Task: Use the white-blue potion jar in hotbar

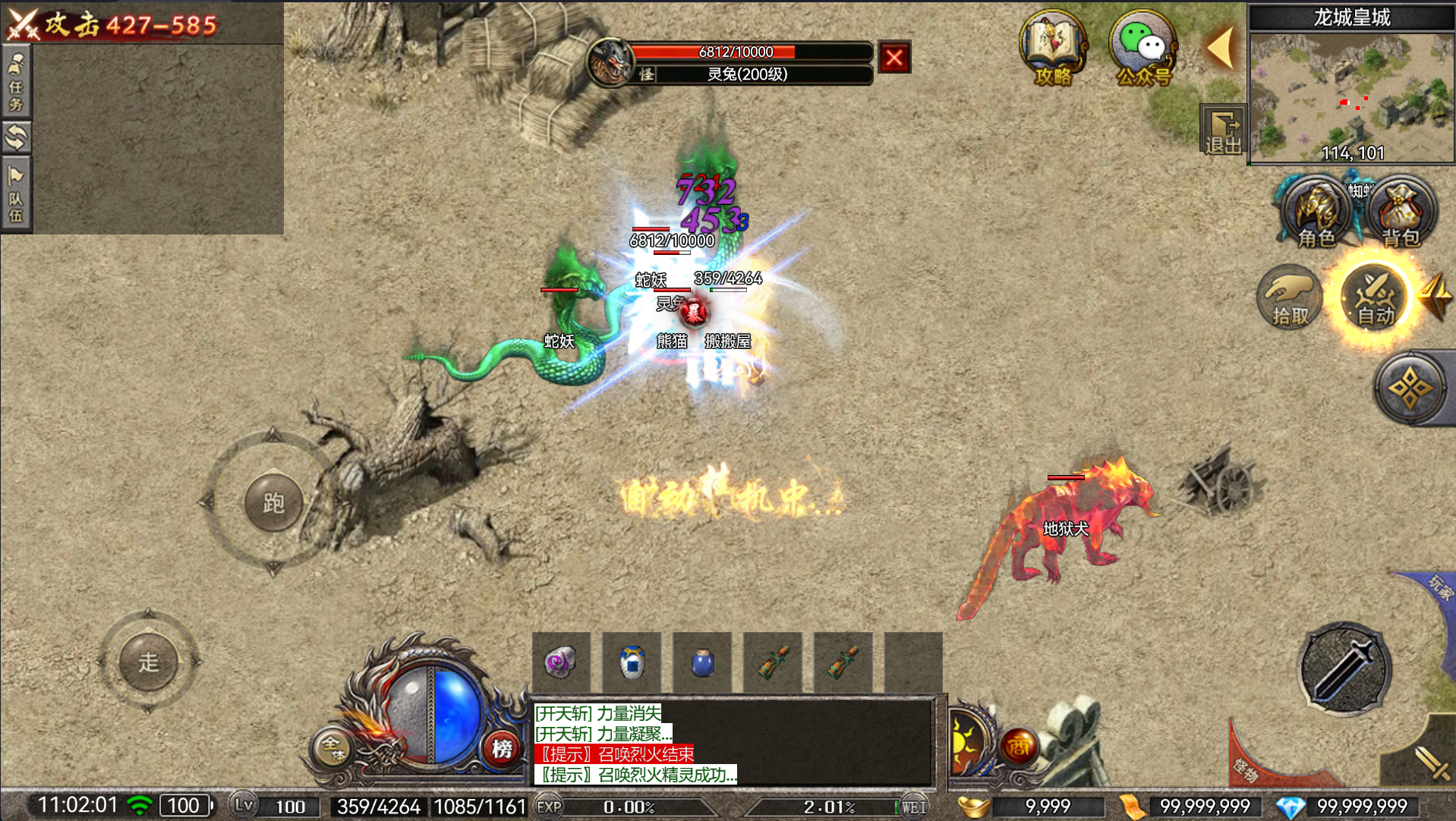Action: (x=632, y=662)
